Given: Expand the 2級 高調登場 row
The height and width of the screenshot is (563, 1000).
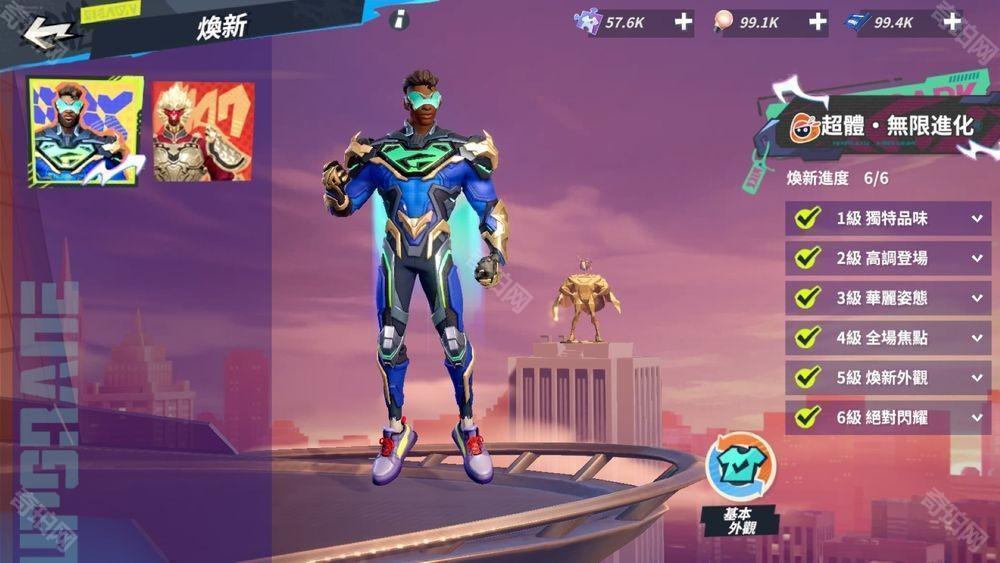Looking at the screenshot, I should [976, 258].
